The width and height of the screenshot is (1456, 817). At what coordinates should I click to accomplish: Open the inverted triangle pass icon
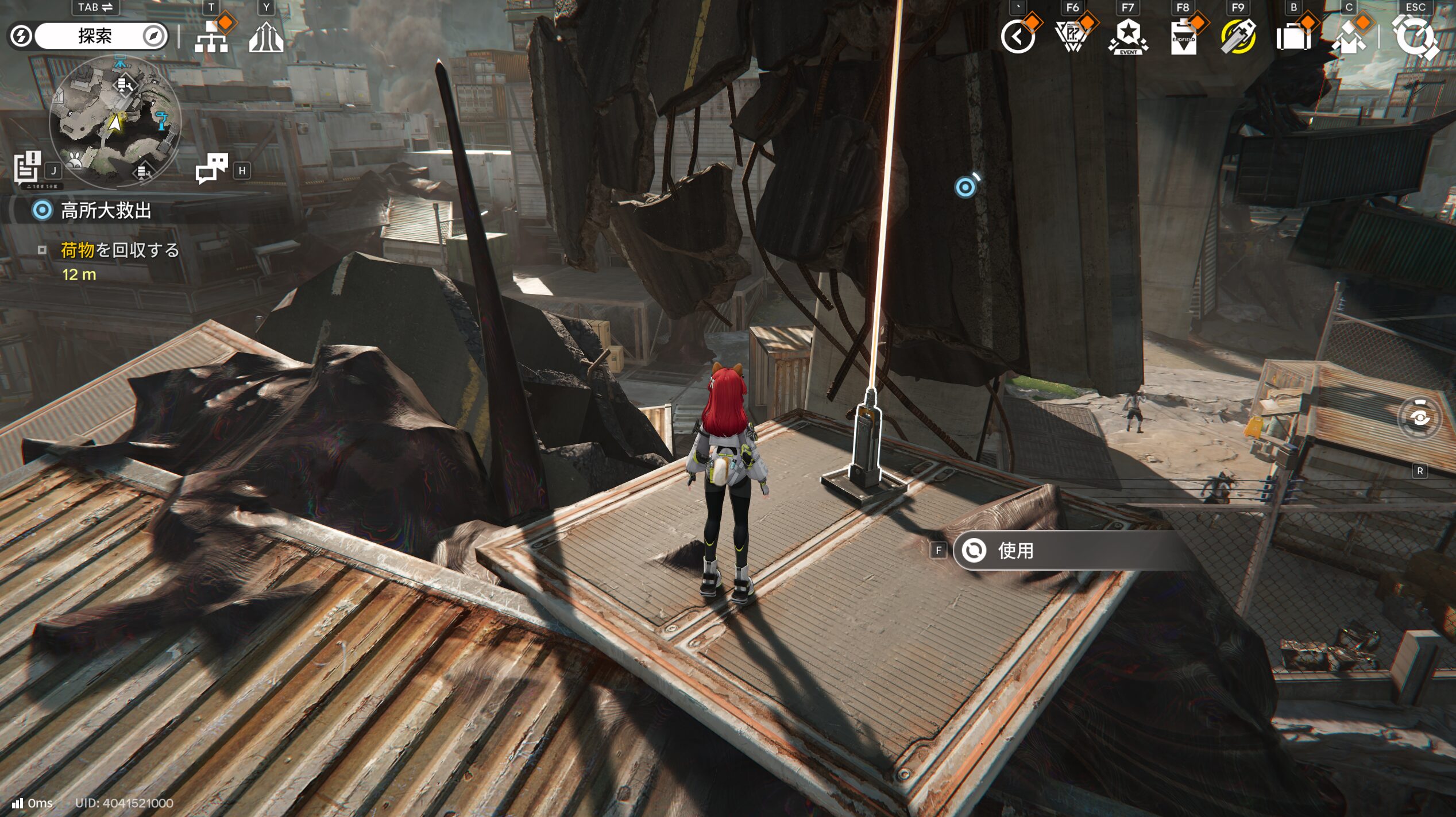pos(1072,38)
